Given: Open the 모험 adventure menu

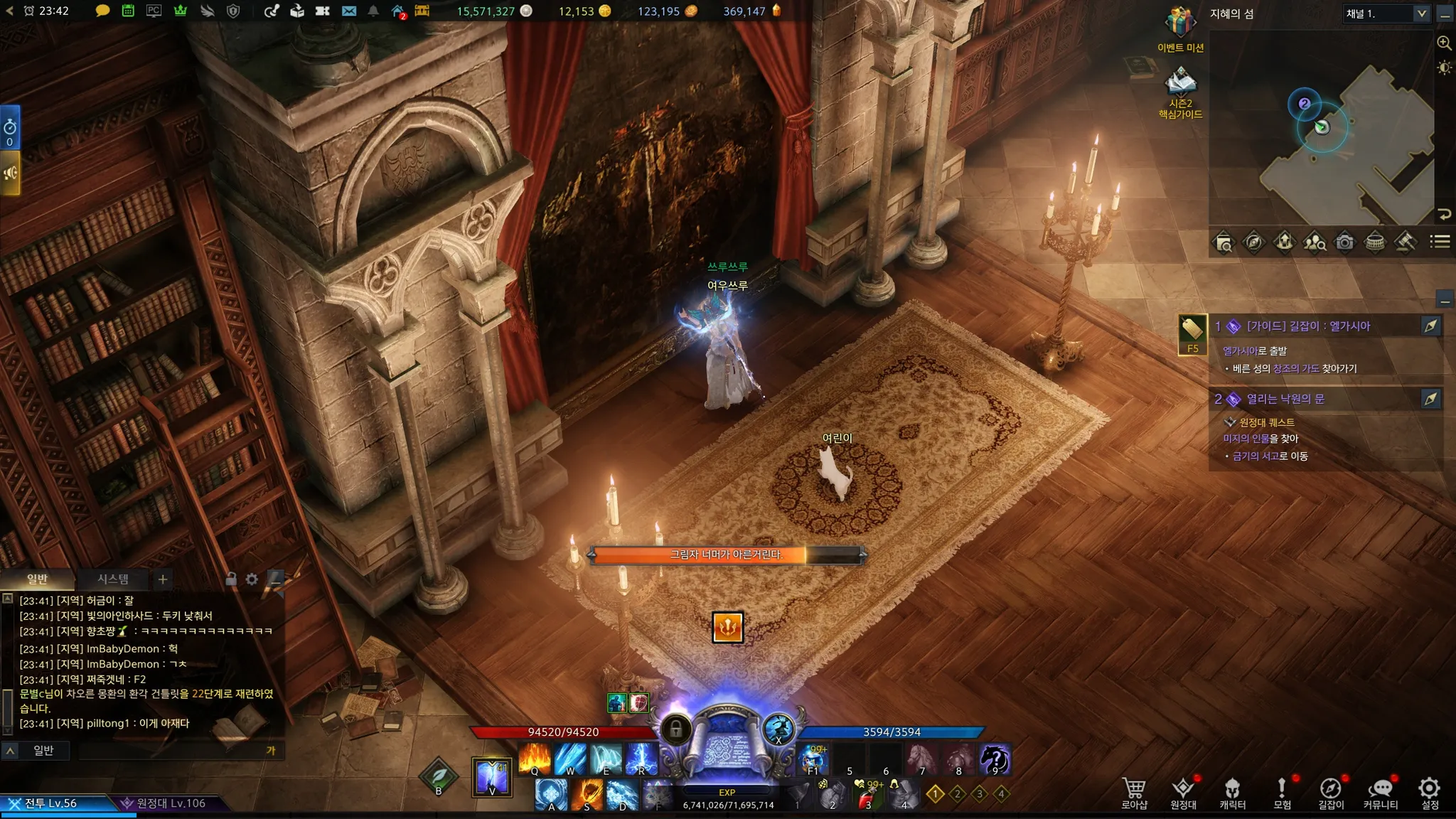Looking at the screenshot, I should (1282, 792).
